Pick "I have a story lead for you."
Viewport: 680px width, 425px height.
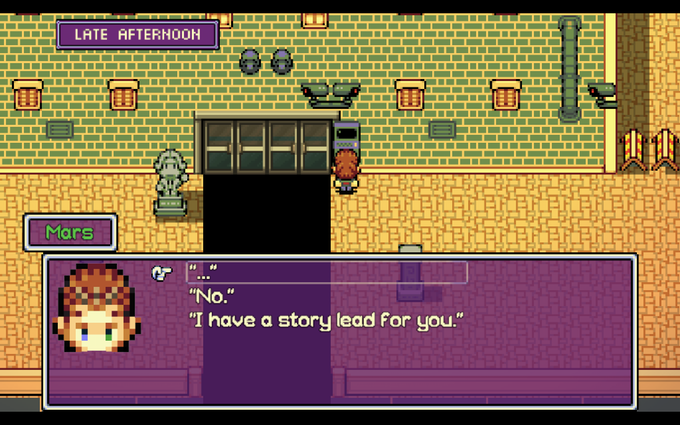tap(327, 321)
